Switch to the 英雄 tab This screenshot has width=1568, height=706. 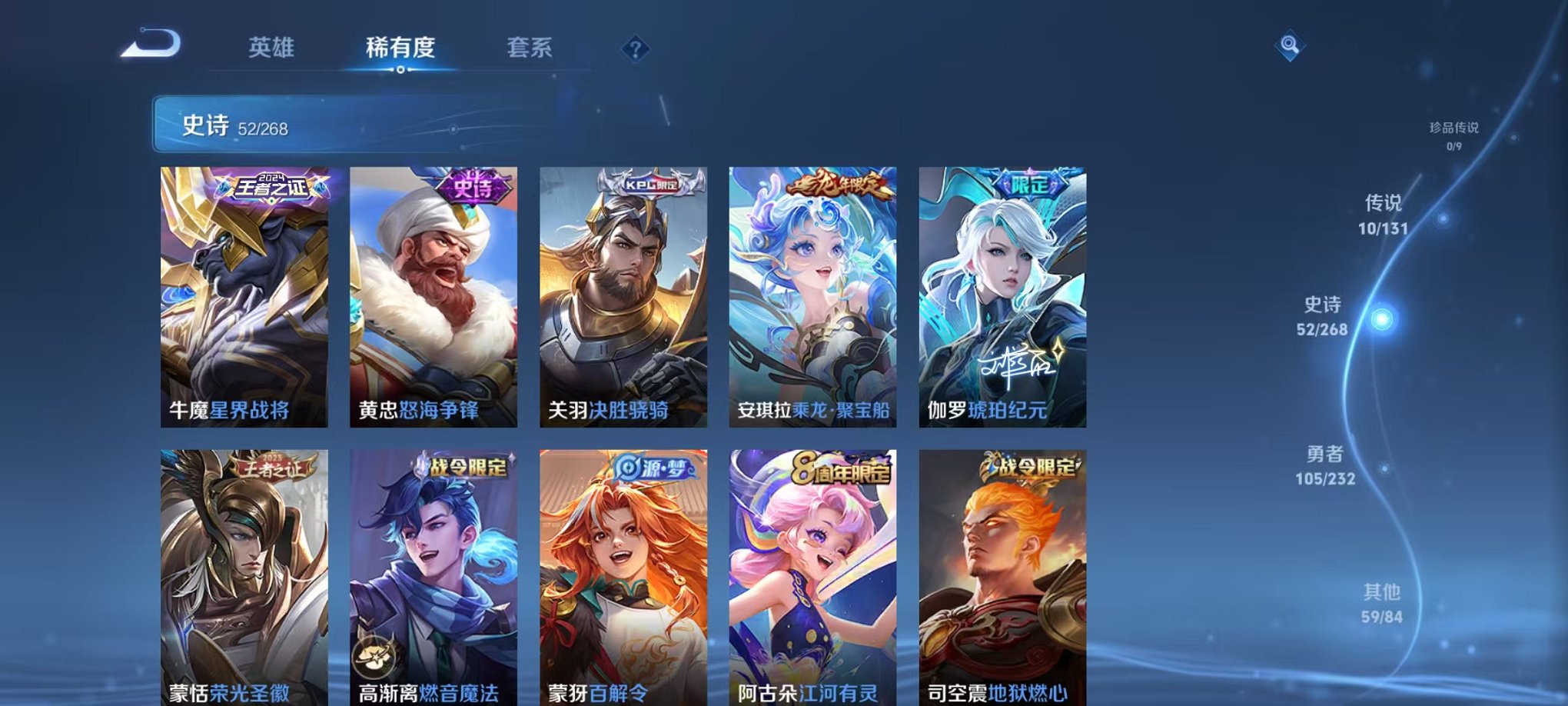coord(272,48)
